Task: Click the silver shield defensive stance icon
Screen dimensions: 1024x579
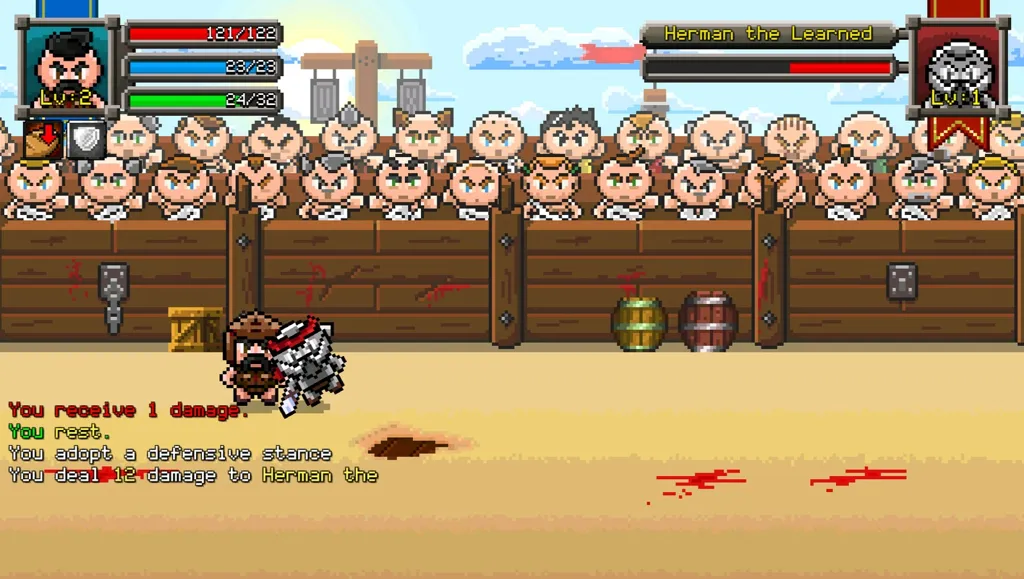Action: [x=86, y=140]
